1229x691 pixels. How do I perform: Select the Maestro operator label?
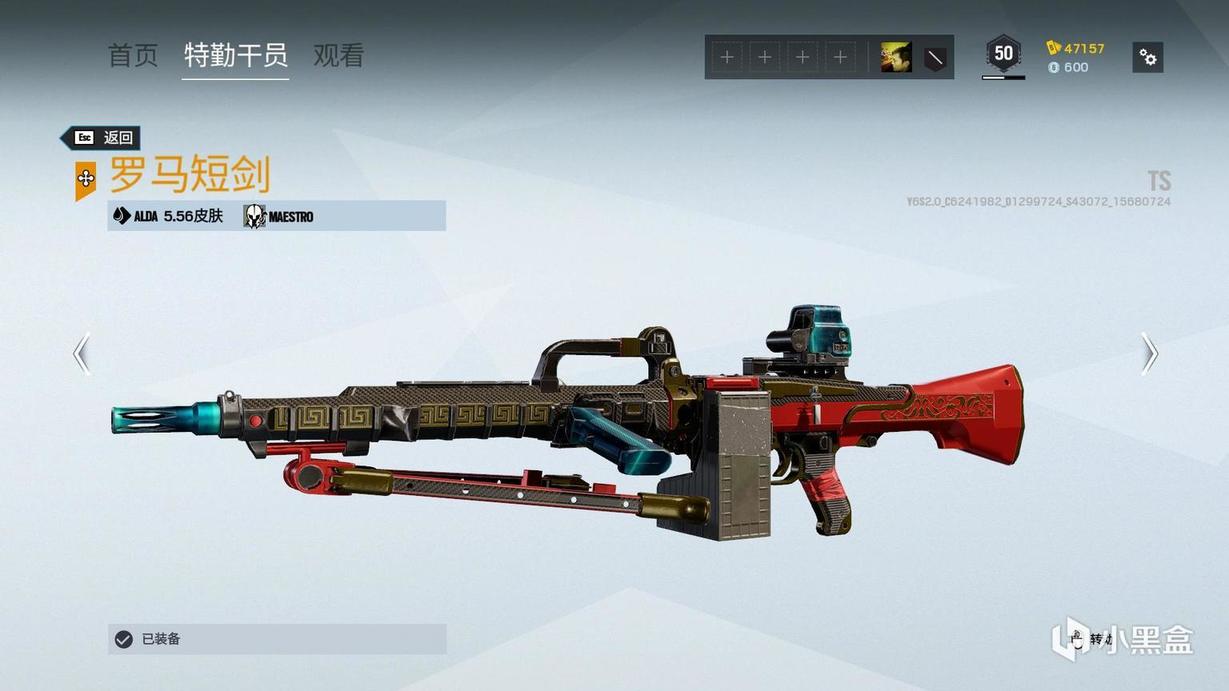(x=279, y=216)
